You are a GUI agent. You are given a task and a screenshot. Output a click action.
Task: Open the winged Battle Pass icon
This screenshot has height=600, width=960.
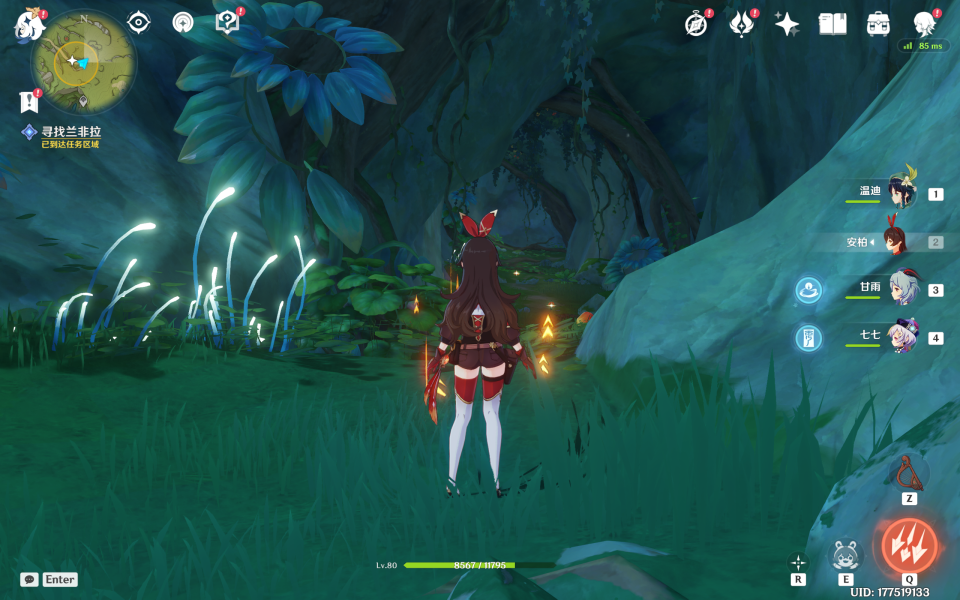(741, 24)
